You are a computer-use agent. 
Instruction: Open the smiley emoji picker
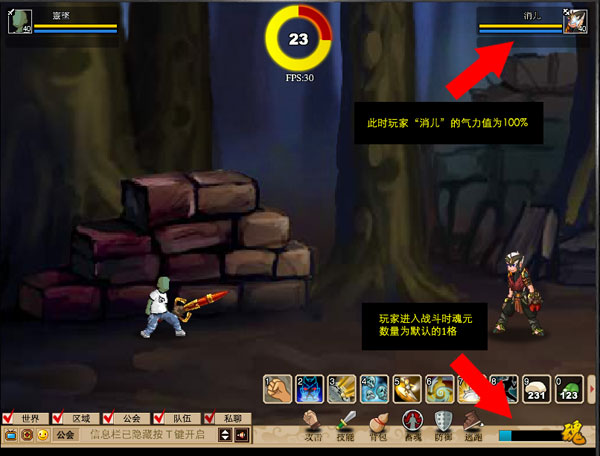point(42,435)
